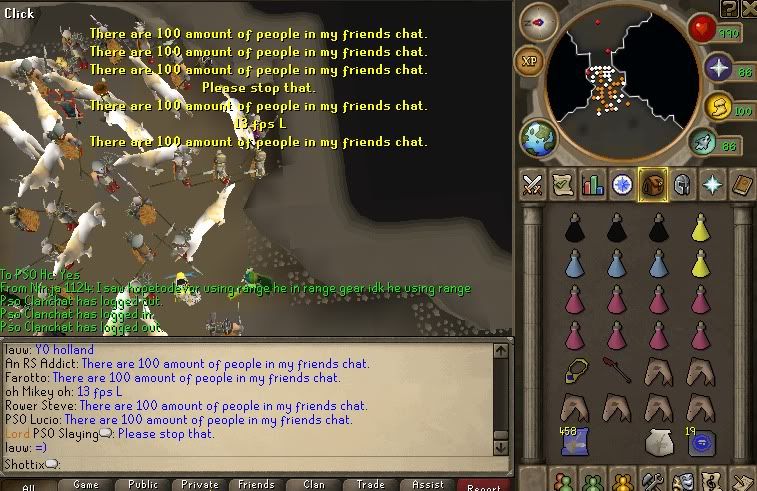Screen dimensions: 757x491
Task: Switch chat to the Private tab
Action: pos(199,484)
